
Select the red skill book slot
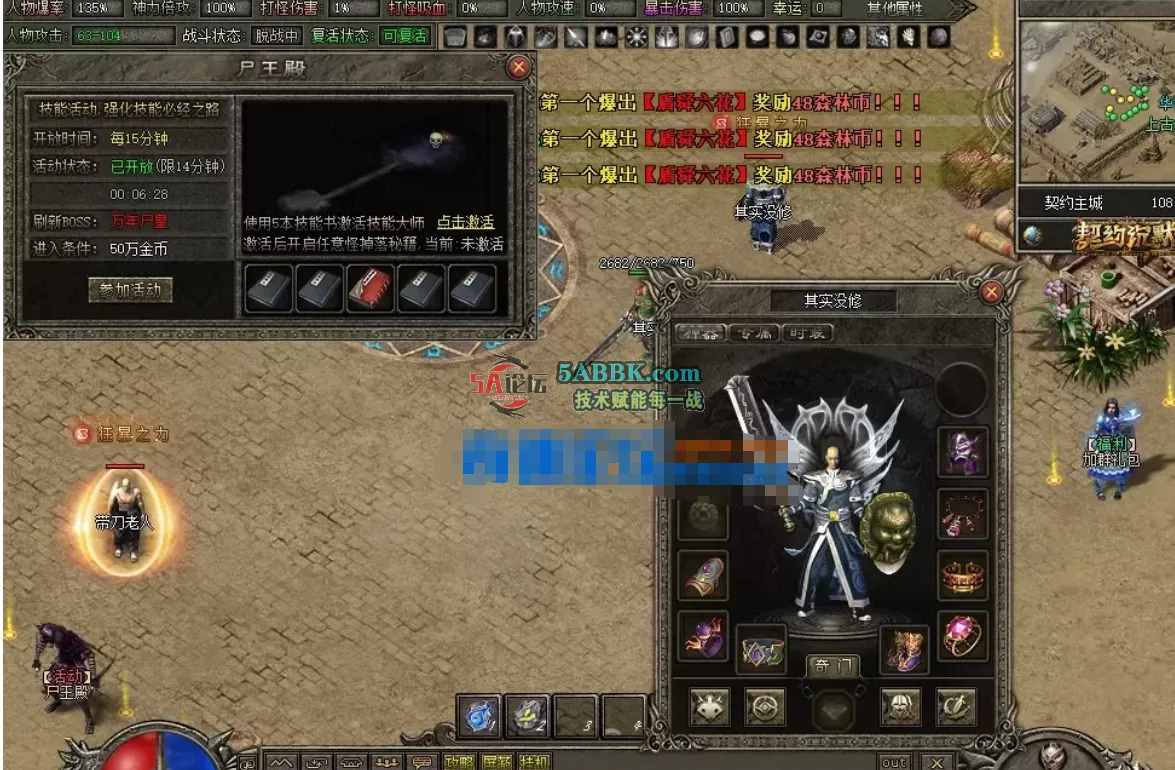[x=371, y=289]
